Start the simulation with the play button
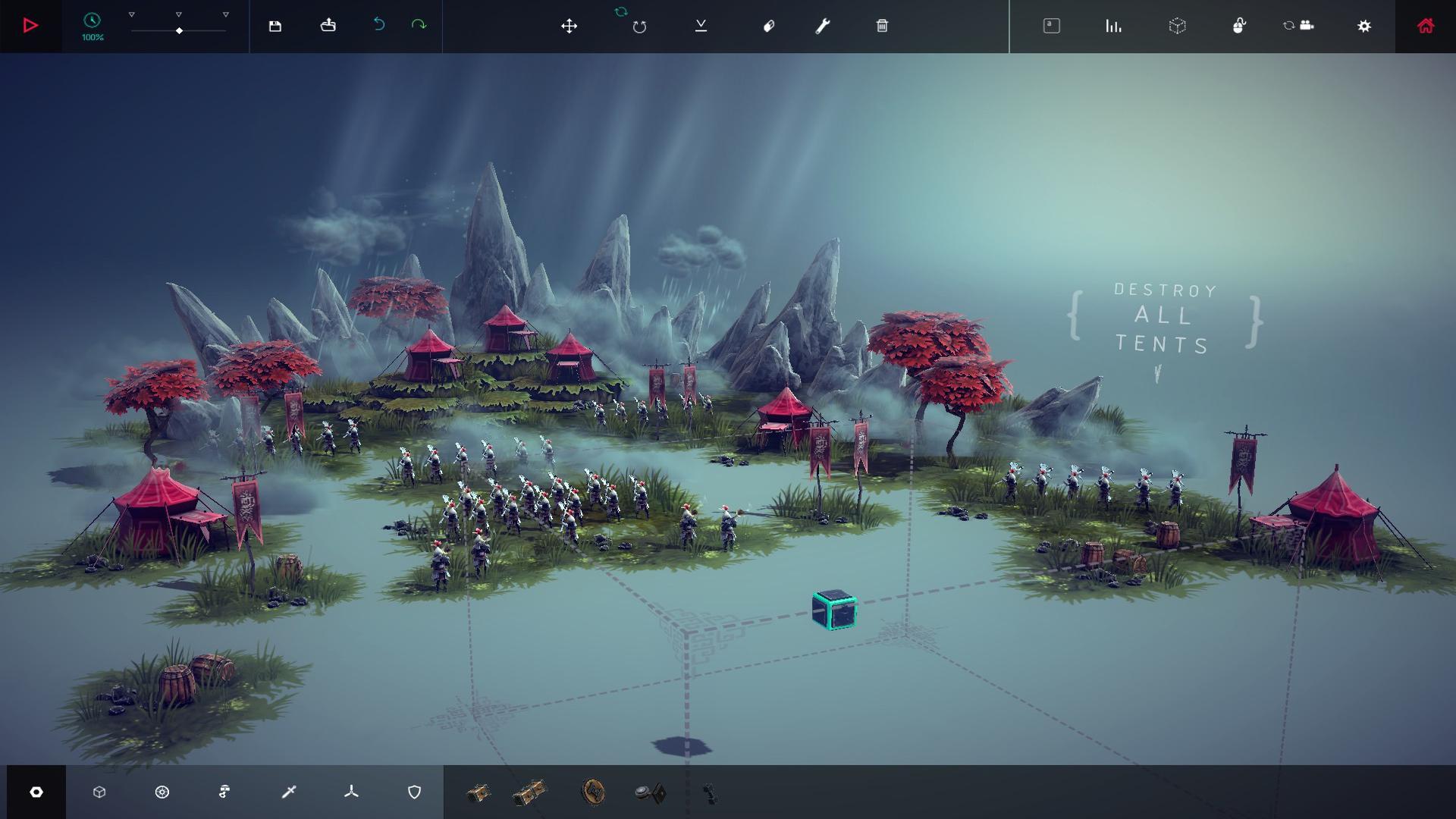The height and width of the screenshot is (819, 1456). (x=30, y=25)
